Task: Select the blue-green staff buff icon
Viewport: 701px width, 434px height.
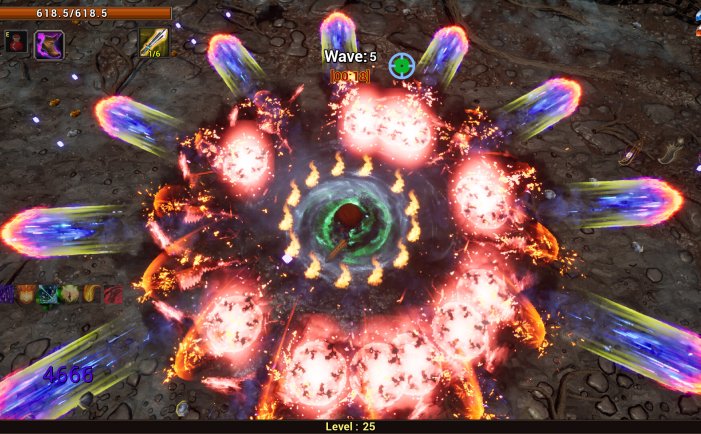Action: point(47,294)
